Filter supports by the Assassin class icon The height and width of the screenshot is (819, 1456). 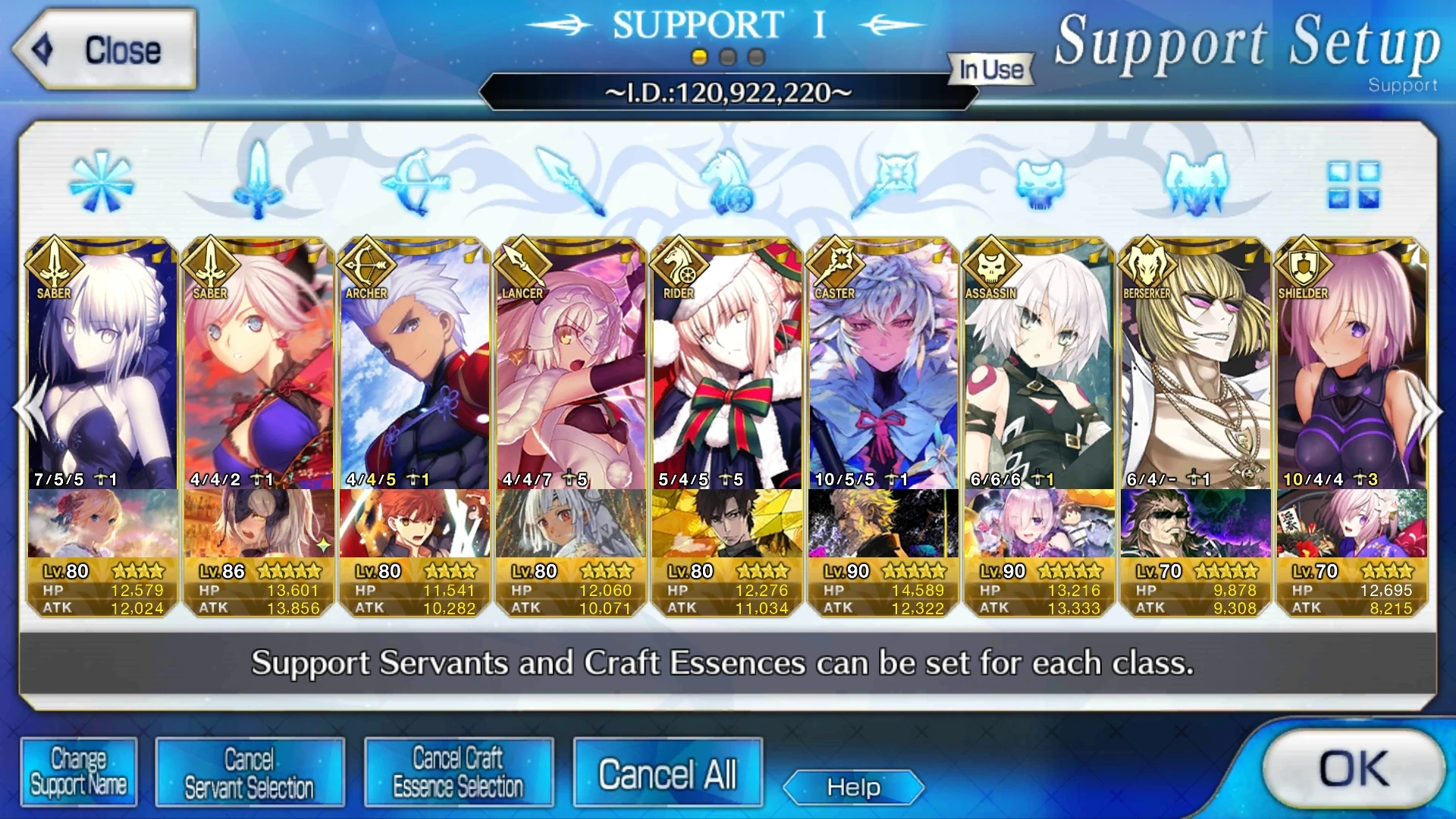1039,182
